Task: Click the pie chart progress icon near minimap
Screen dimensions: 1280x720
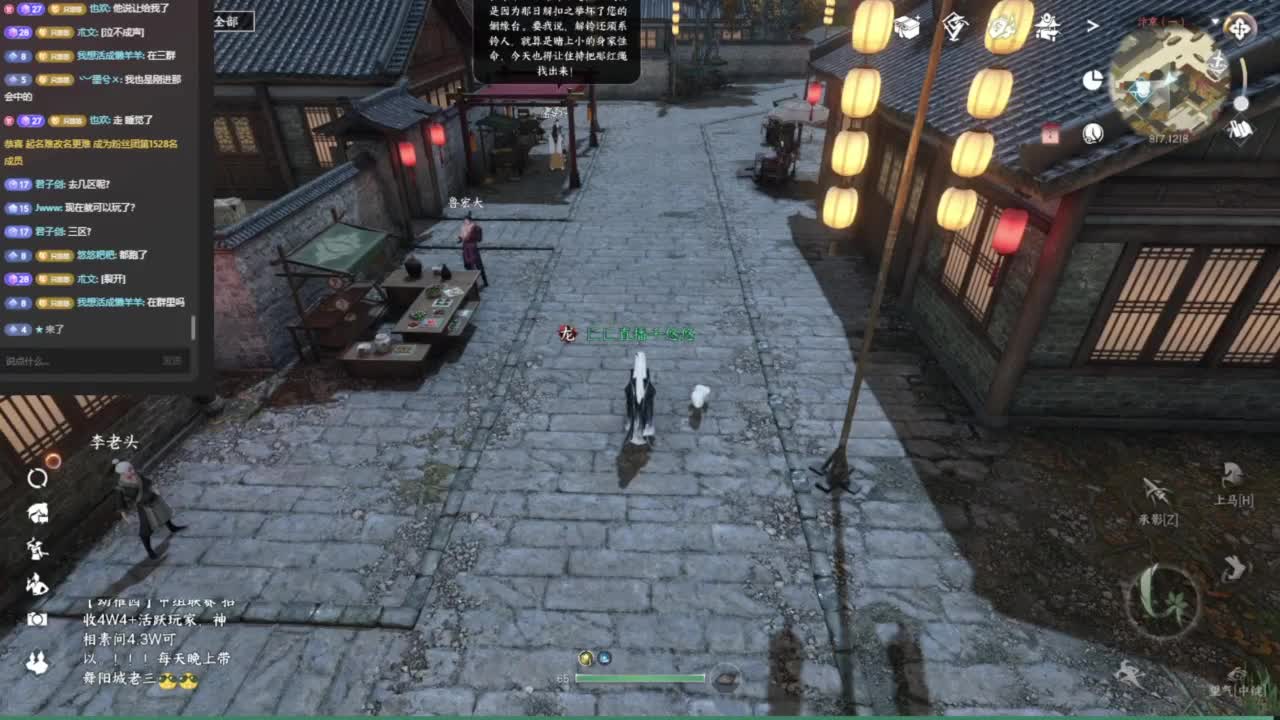Action: tap(1093, 80)
